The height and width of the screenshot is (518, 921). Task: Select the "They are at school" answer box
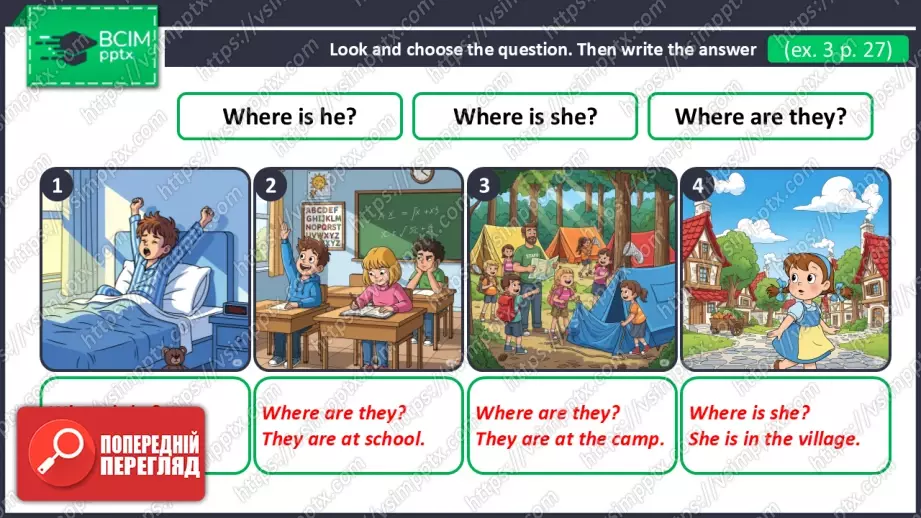point(358,425)
